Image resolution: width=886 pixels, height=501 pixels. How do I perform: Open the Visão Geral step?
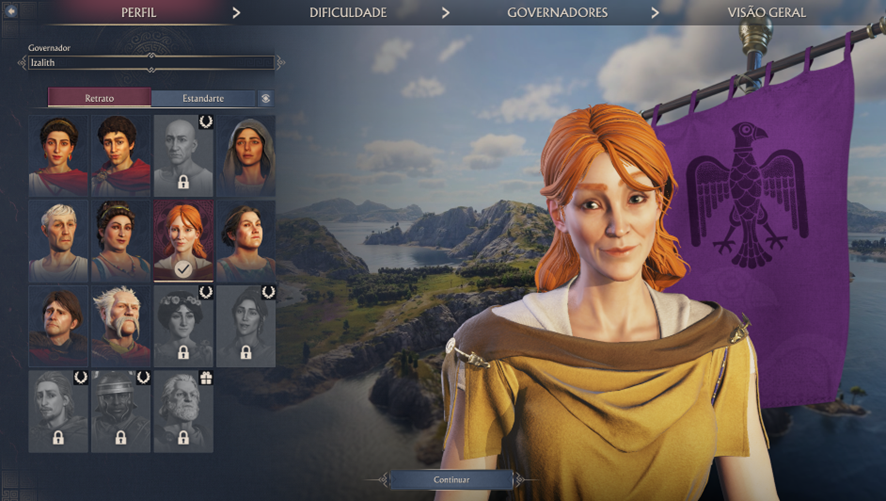766,13
